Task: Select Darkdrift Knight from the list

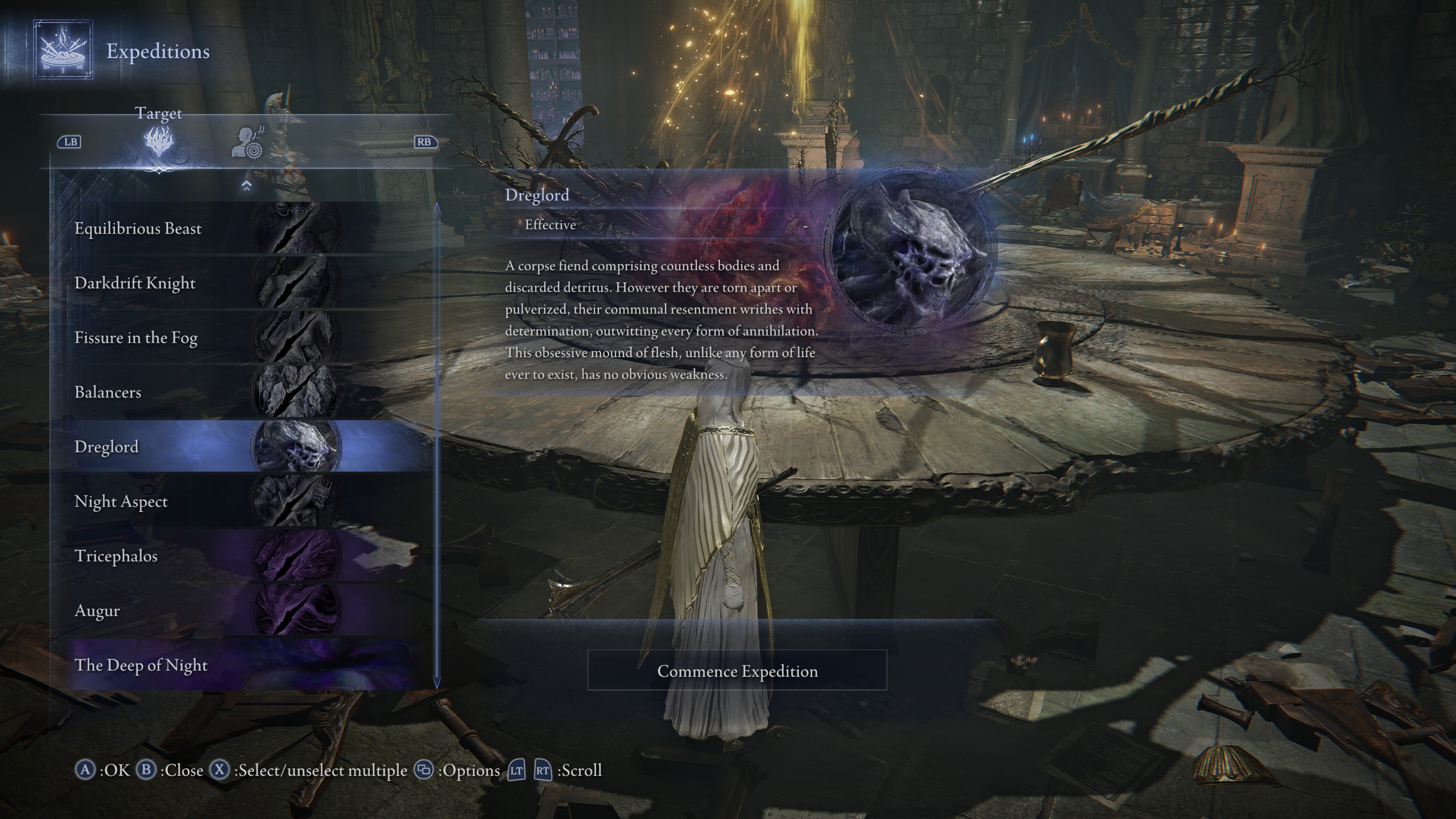Action: pos(134,283)
